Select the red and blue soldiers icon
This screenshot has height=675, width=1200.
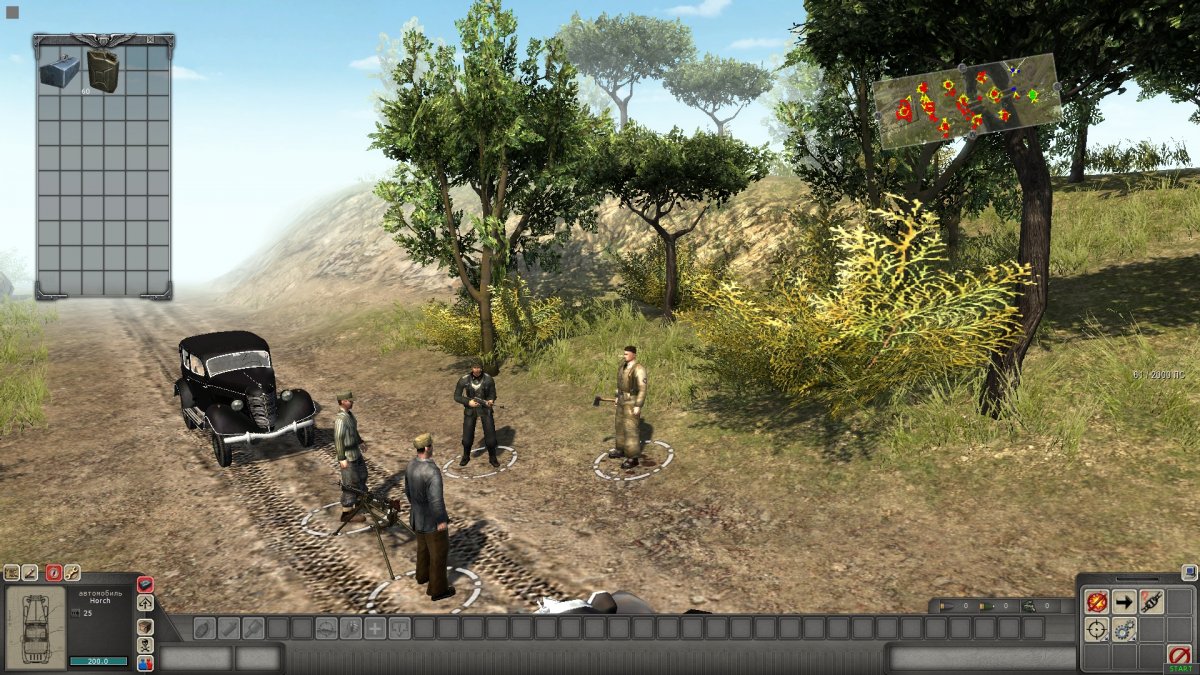tap(146, 663)
